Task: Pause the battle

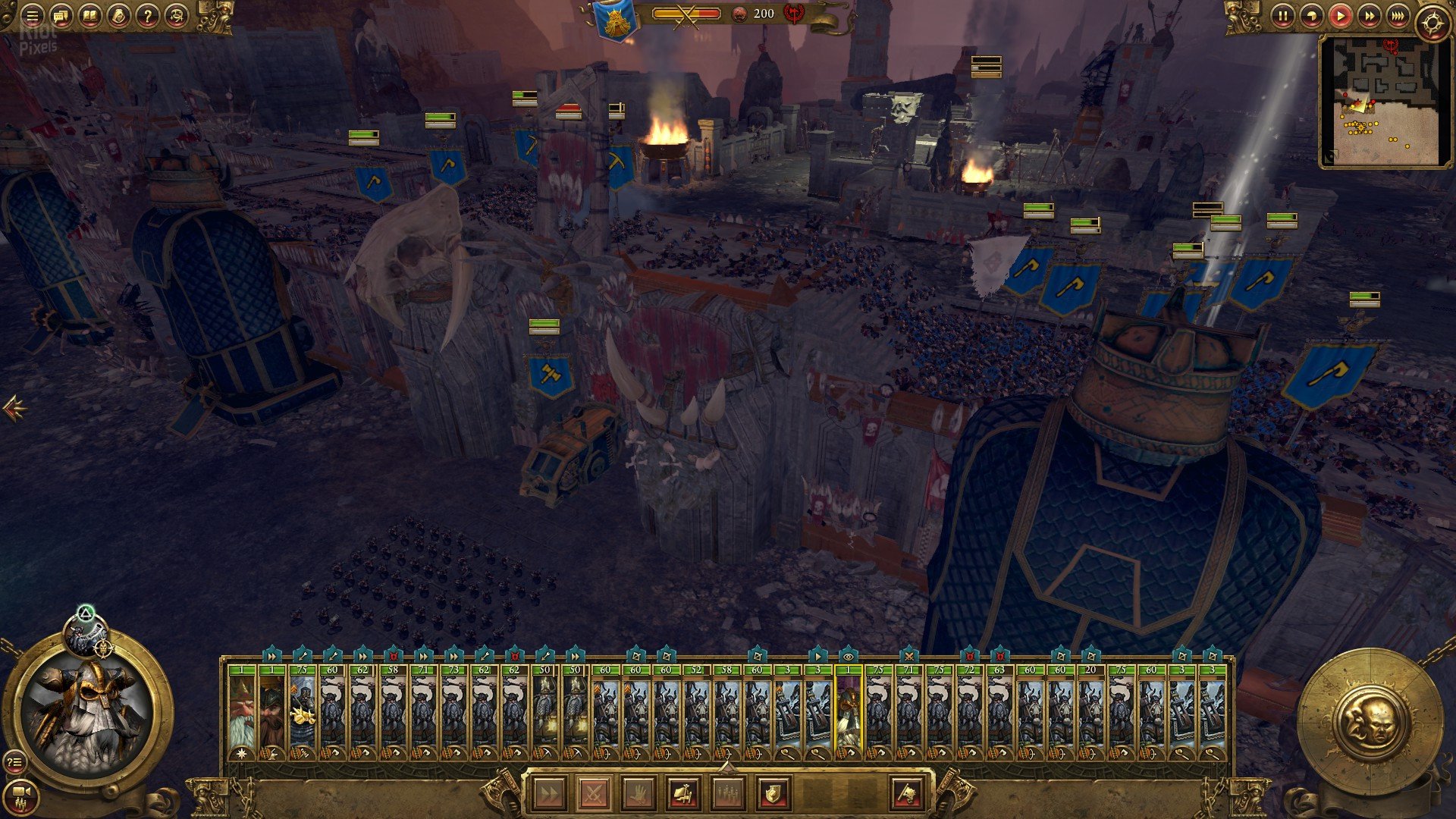Action: (x=1282, y=16)
